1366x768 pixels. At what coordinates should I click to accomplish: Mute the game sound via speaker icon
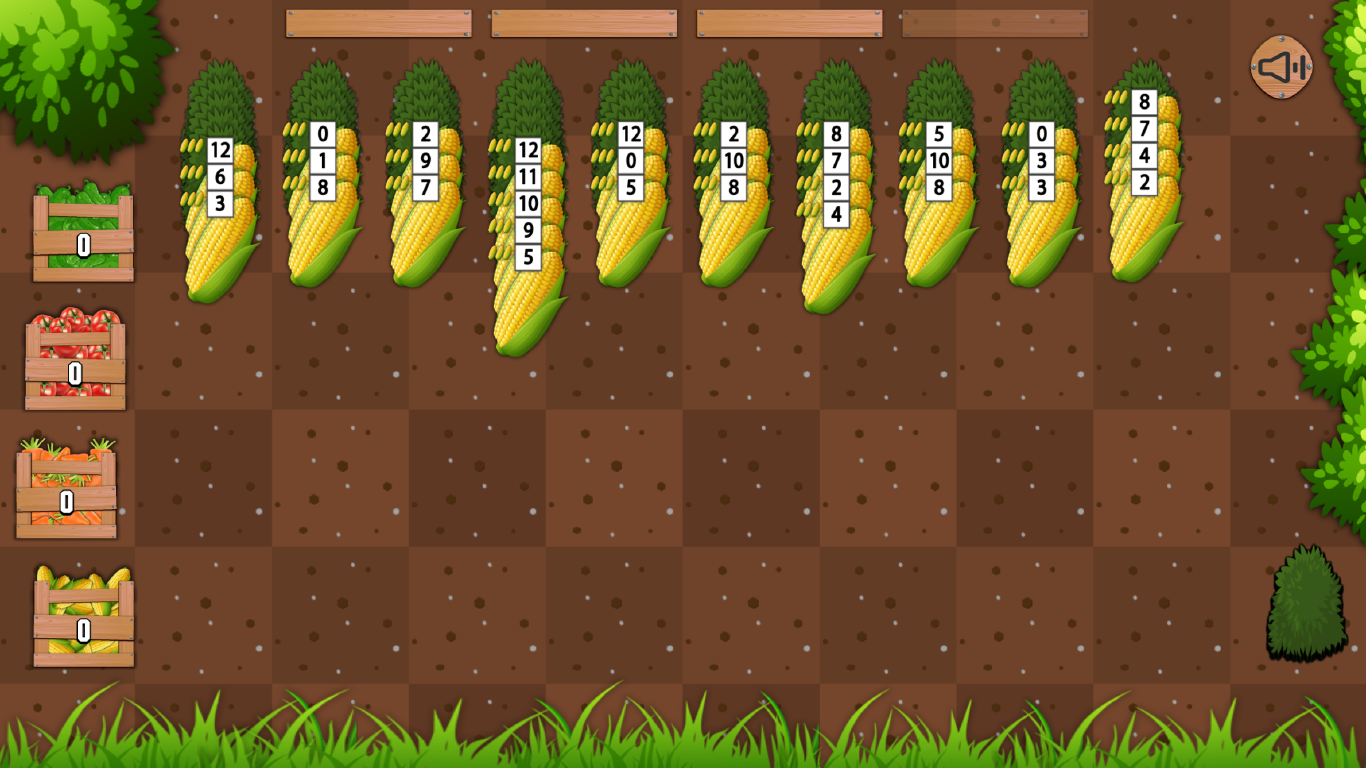point(1280,68)
